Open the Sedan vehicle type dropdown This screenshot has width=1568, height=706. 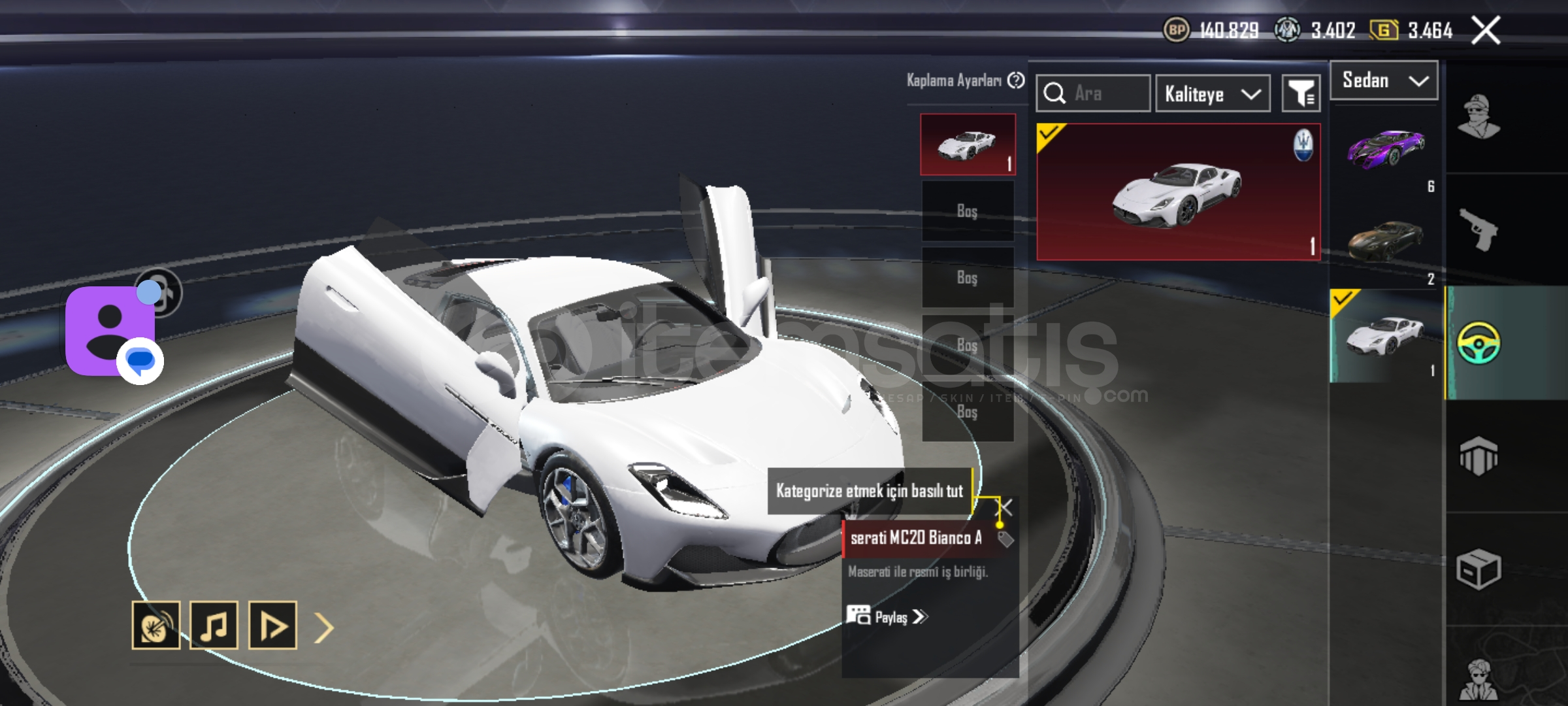coord(1384,81)
